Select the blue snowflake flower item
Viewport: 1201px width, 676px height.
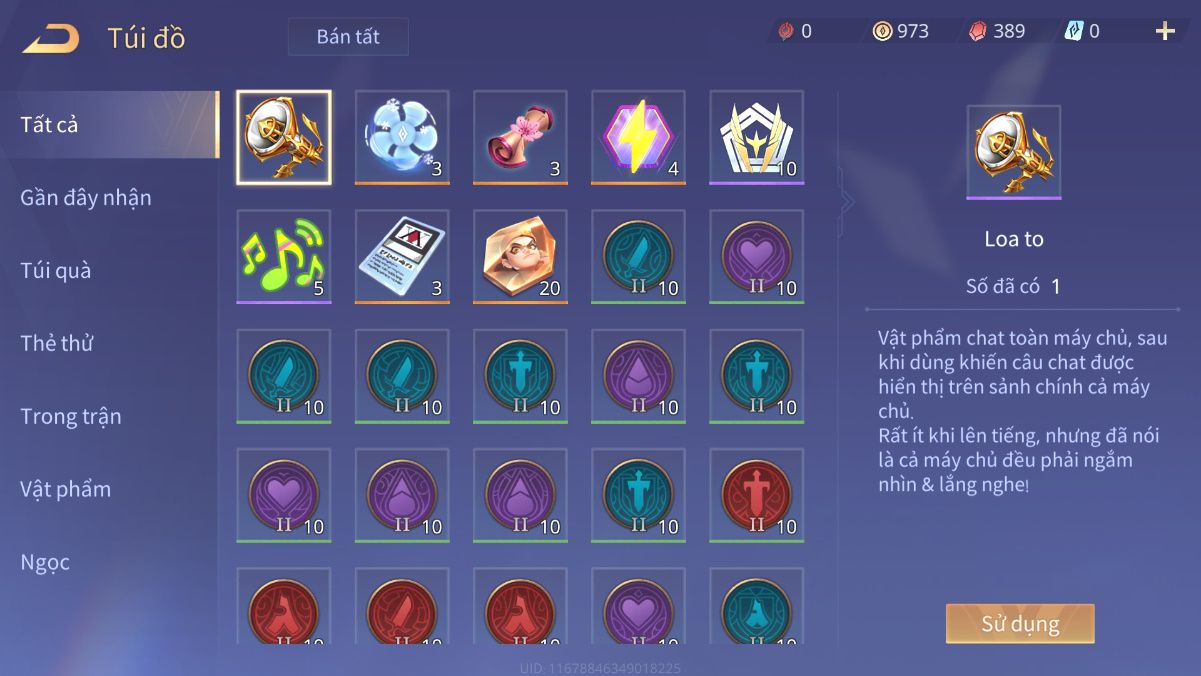pyautogui.click(x=402, y=138)
